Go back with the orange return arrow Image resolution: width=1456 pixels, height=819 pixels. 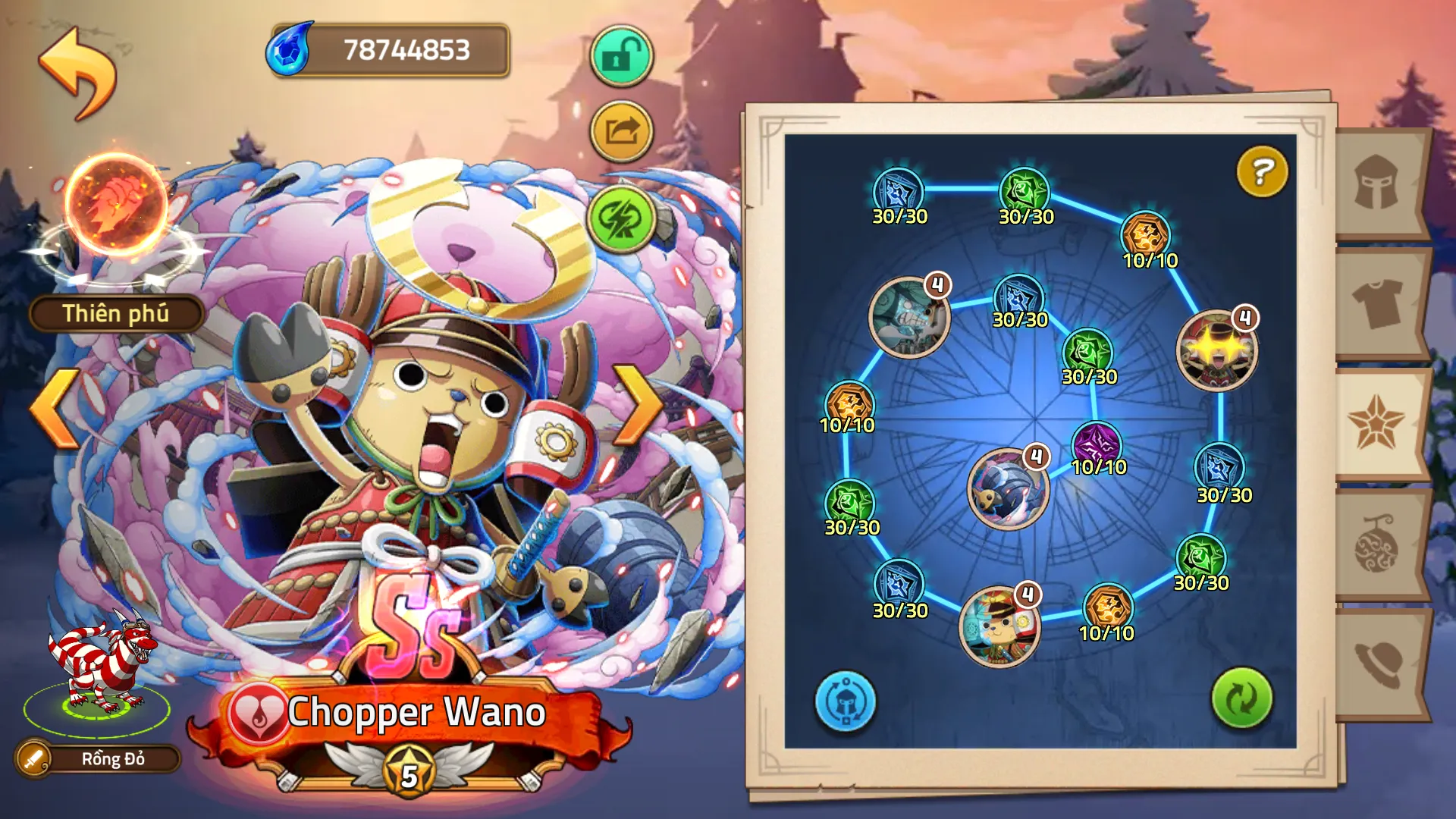coord(78,74)
